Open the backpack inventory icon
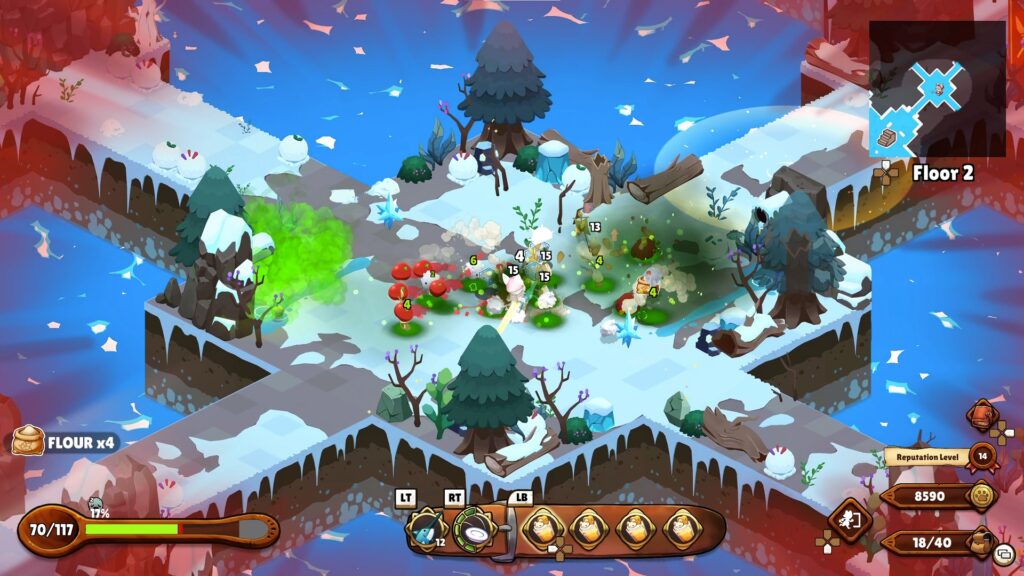Viewport: 1024px width, 576px height. click(x=983, y=541)
